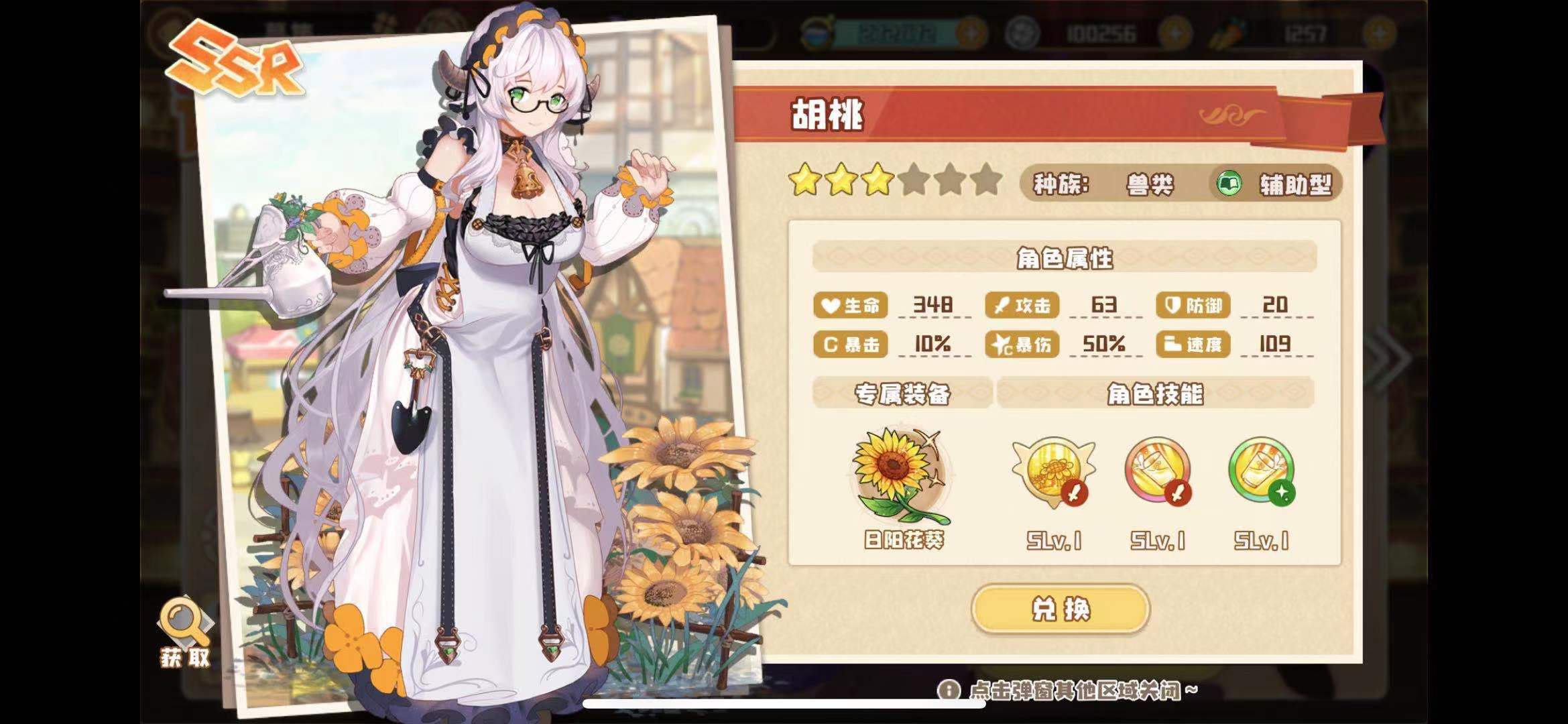Screen dimensions: 1568x724
Task: Tap the 兑换 exchange button
Action: click(x=1060, y=609)
